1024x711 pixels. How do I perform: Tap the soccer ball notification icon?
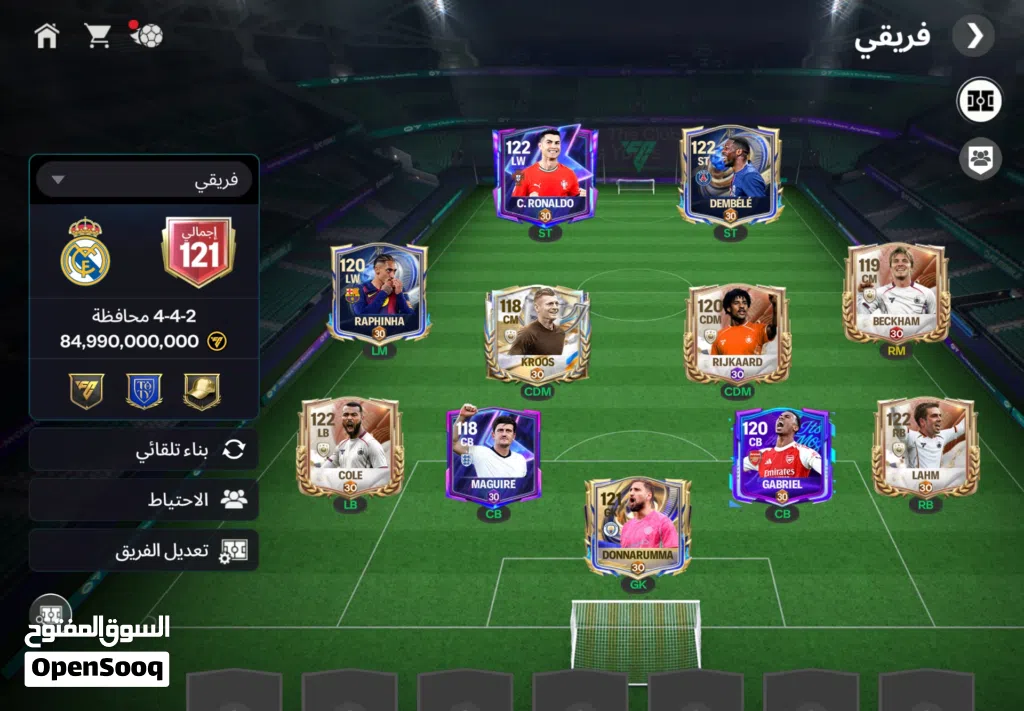click(x=147, y=35)
